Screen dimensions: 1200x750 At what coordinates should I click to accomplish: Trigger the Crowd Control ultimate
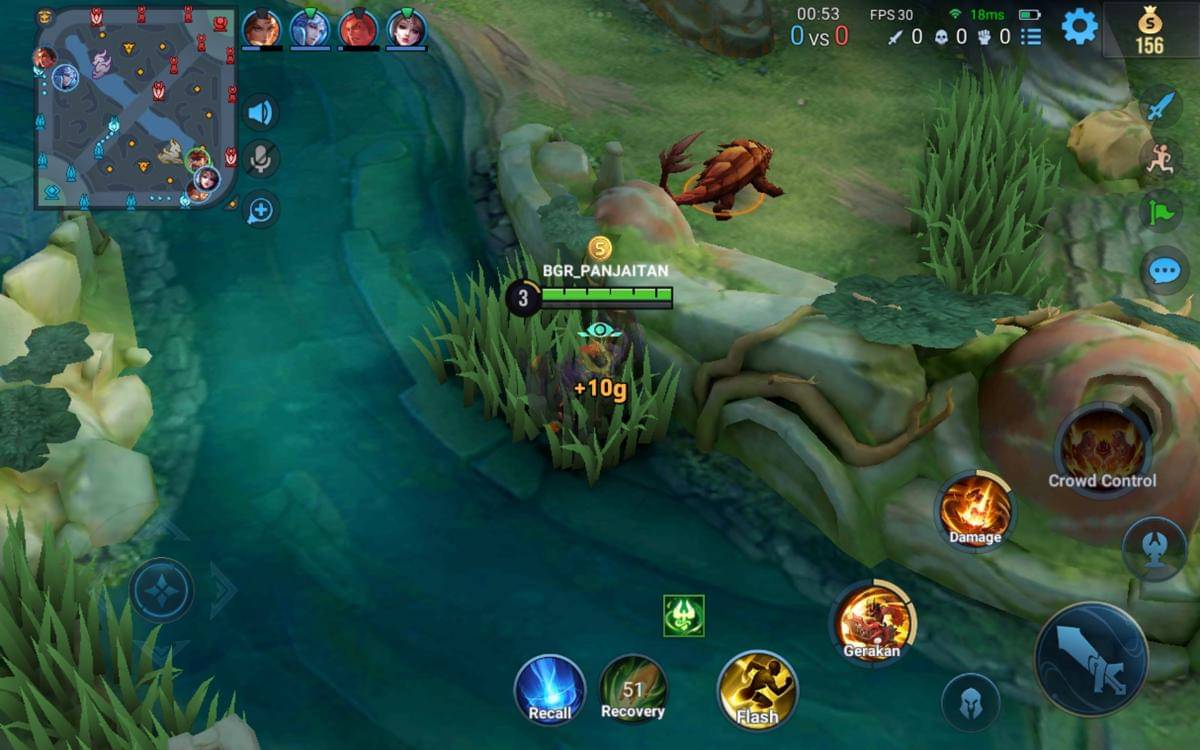pos(1102,450)
